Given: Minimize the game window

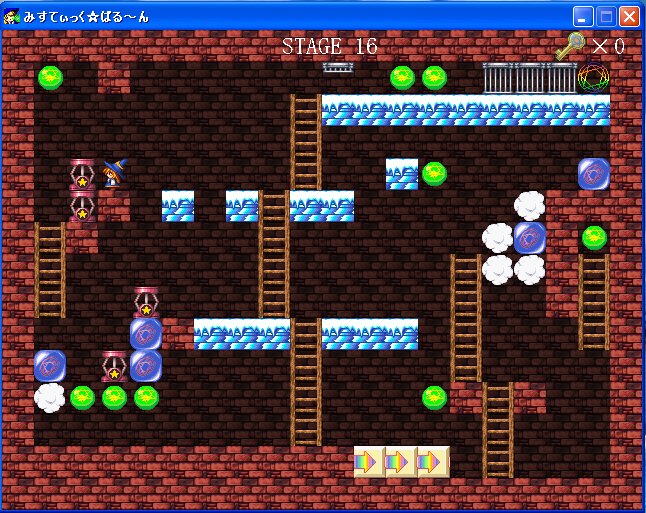Looking at the screenshot, I should (583, 16).
